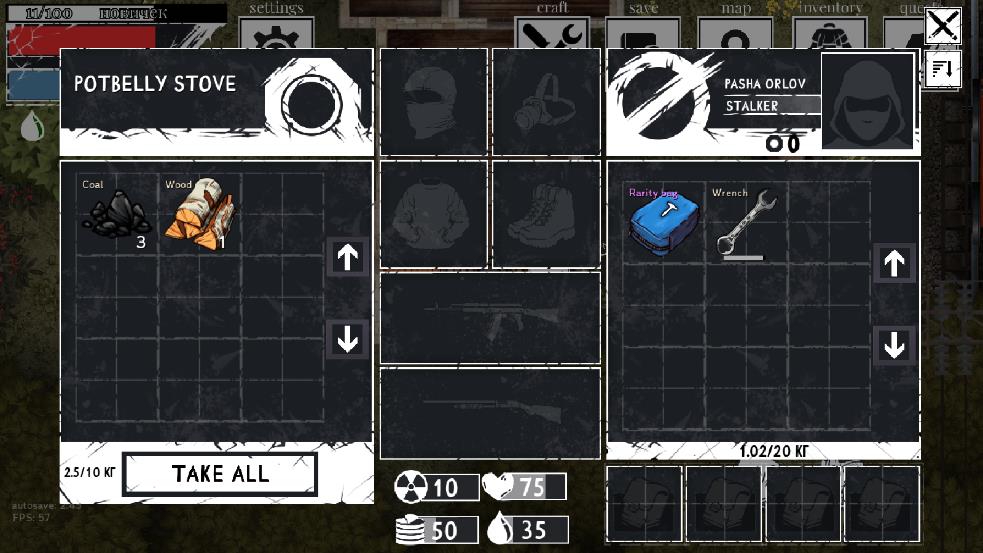The image size is (983, 553).
Task: Select the sweater body equipment slot
Action: click(x=433, y=214)
